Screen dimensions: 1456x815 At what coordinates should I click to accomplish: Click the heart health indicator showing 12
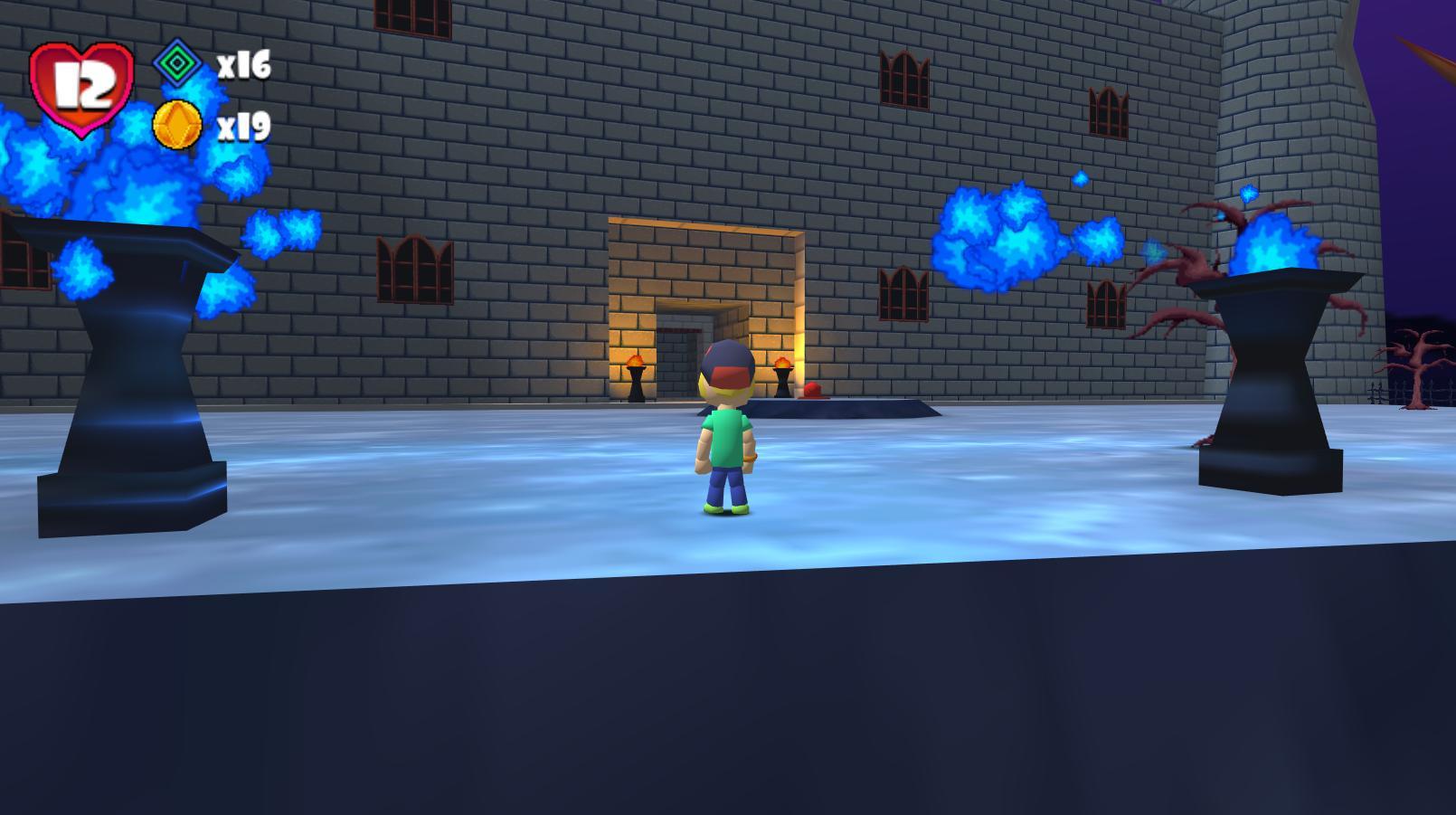click(80, 86)
